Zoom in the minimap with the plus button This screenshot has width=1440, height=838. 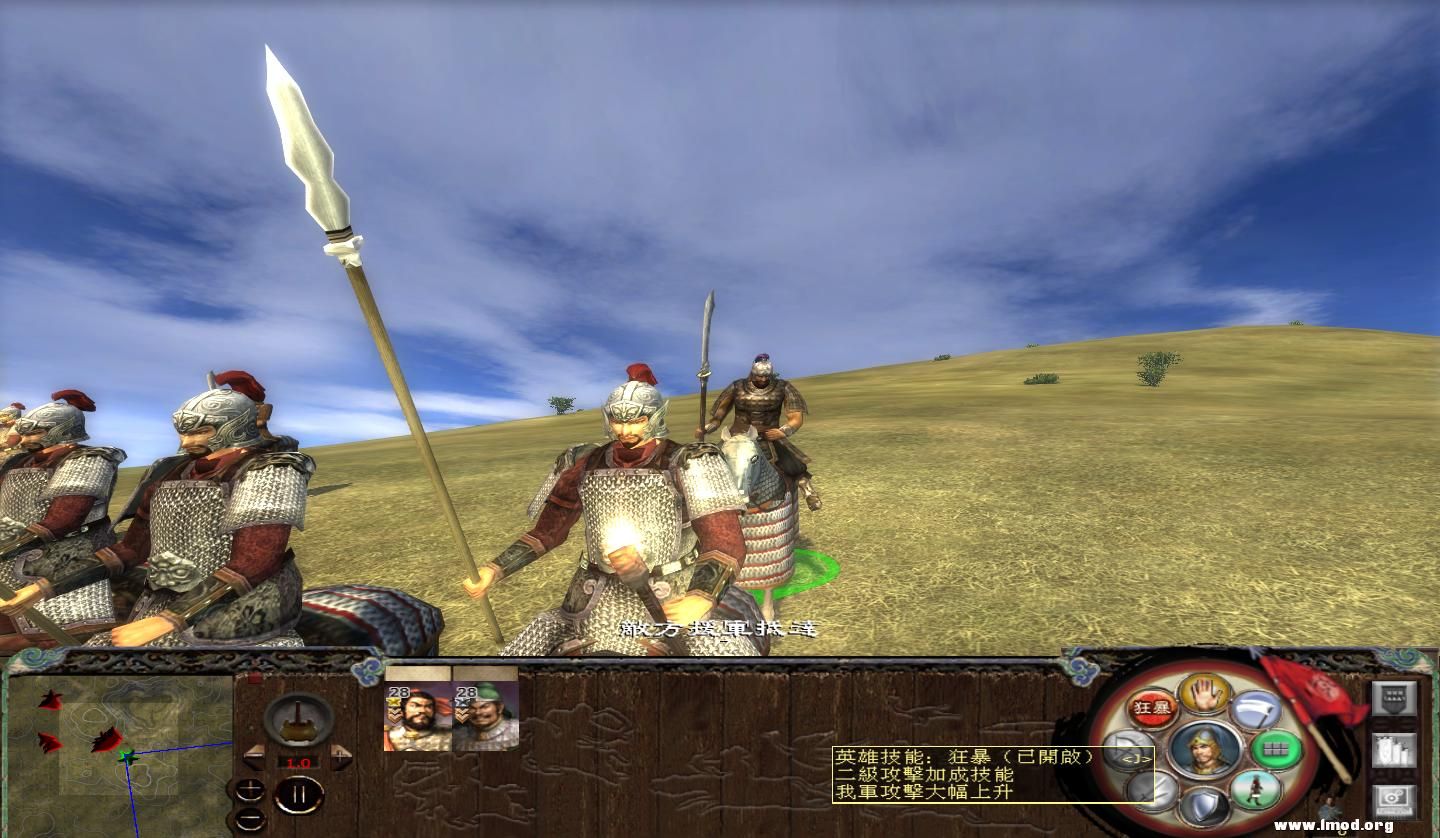(x=248, y=792)
